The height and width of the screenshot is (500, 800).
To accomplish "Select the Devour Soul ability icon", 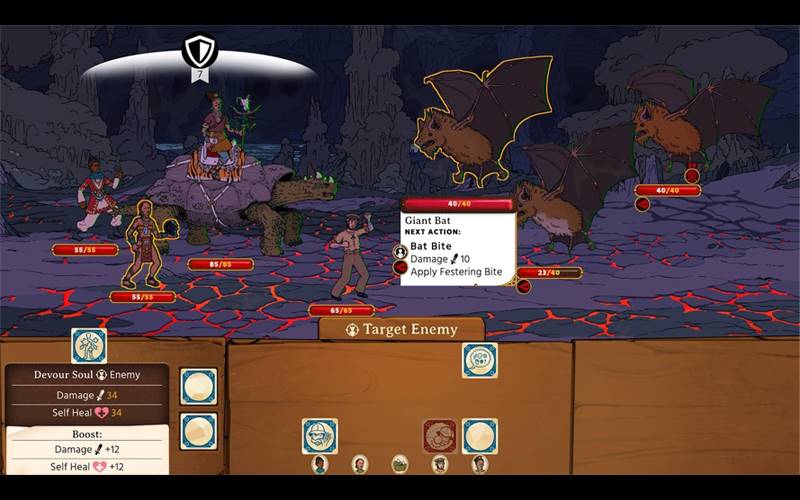I will click(x=89, y=345).
